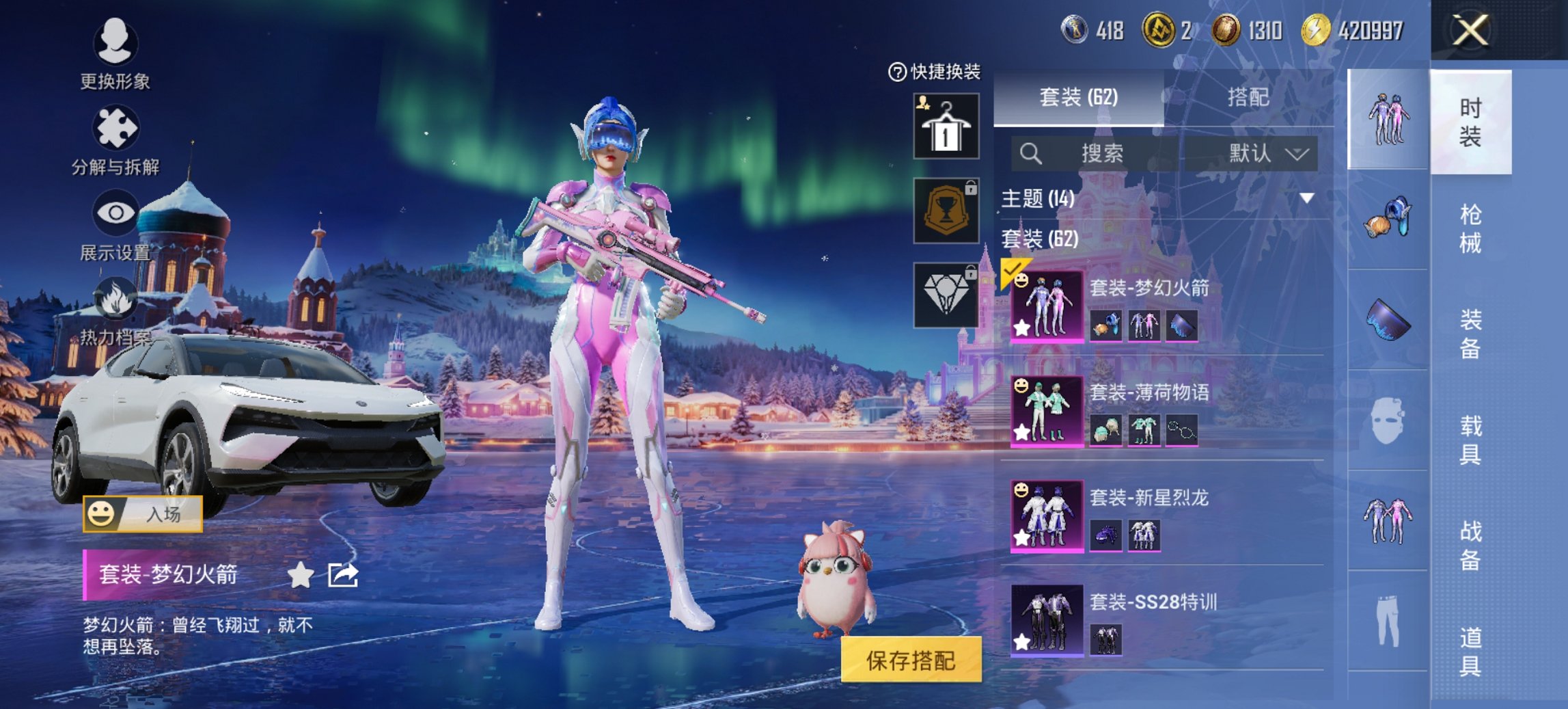Select quick outfit preset hanger slot 1
This screenshot has width=1568, height=709.
(946, 127)
